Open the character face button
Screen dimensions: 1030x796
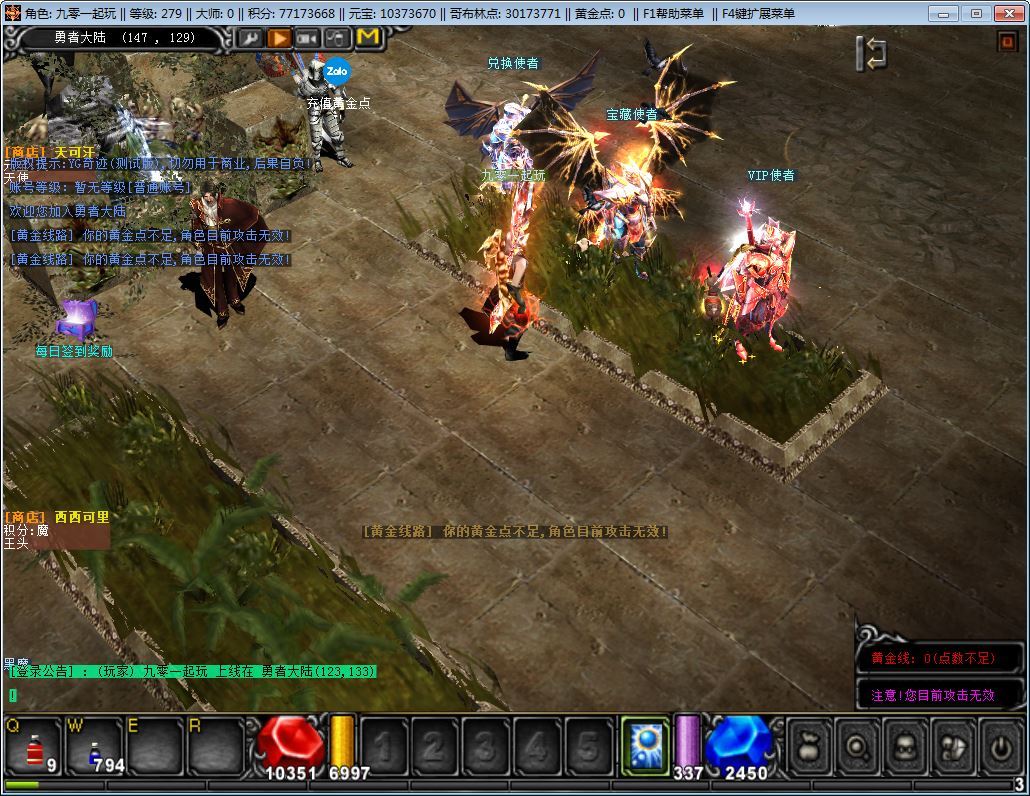tap(904, 746)
